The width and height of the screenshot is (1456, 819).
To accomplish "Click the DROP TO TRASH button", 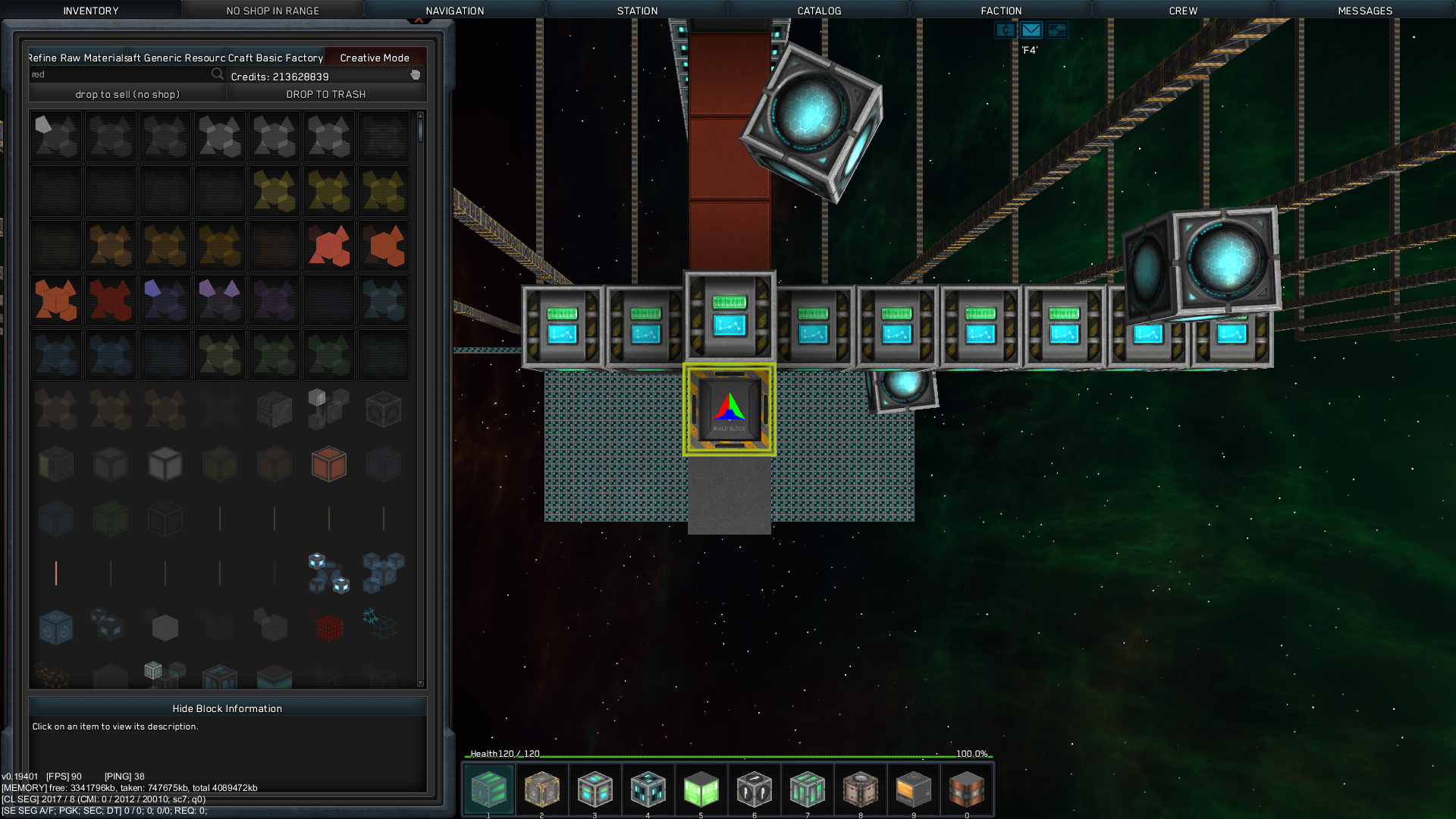I will pos(326,94).
